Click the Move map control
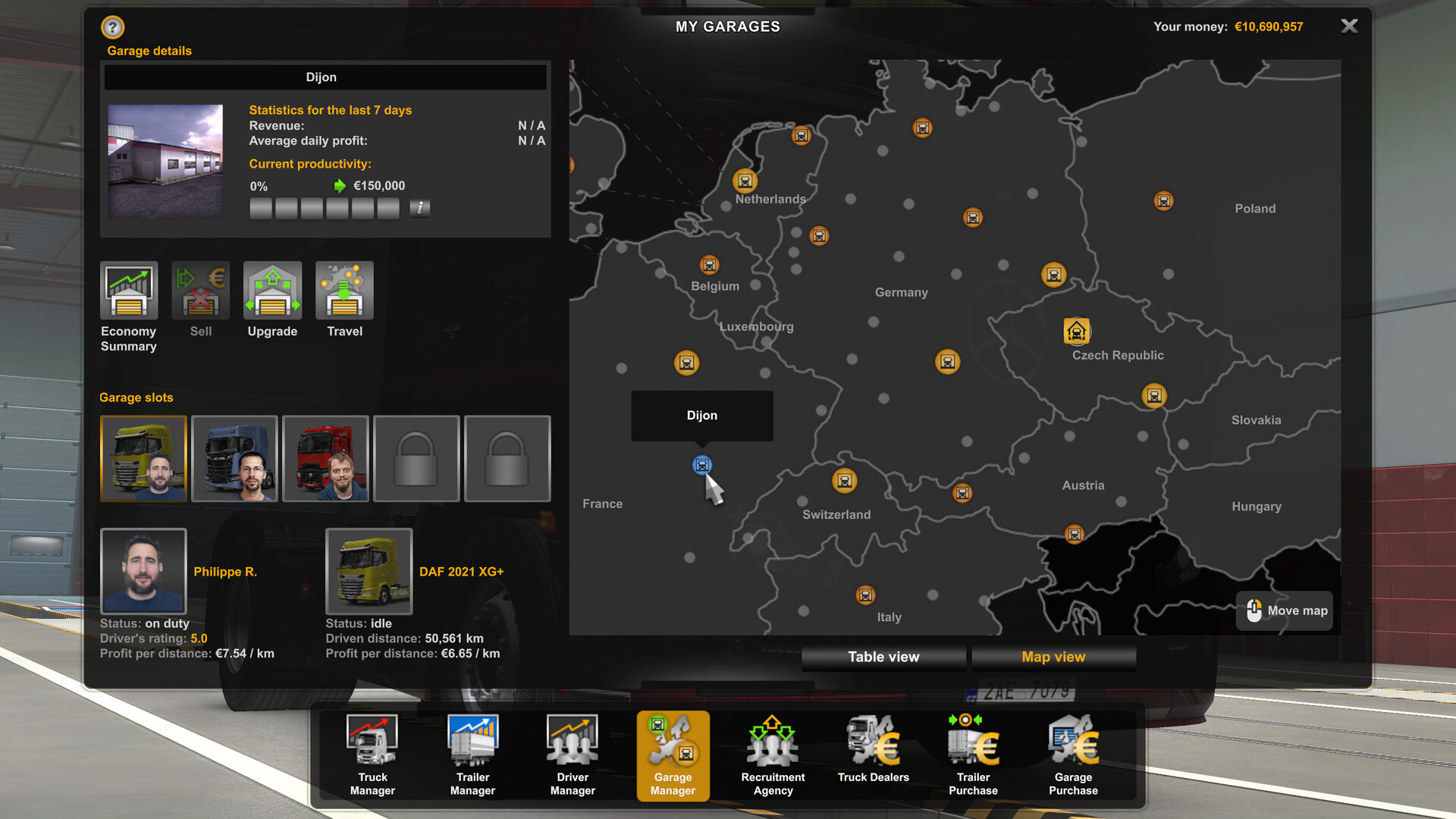Viewport: 1456px width, 819px height. 1283,610
